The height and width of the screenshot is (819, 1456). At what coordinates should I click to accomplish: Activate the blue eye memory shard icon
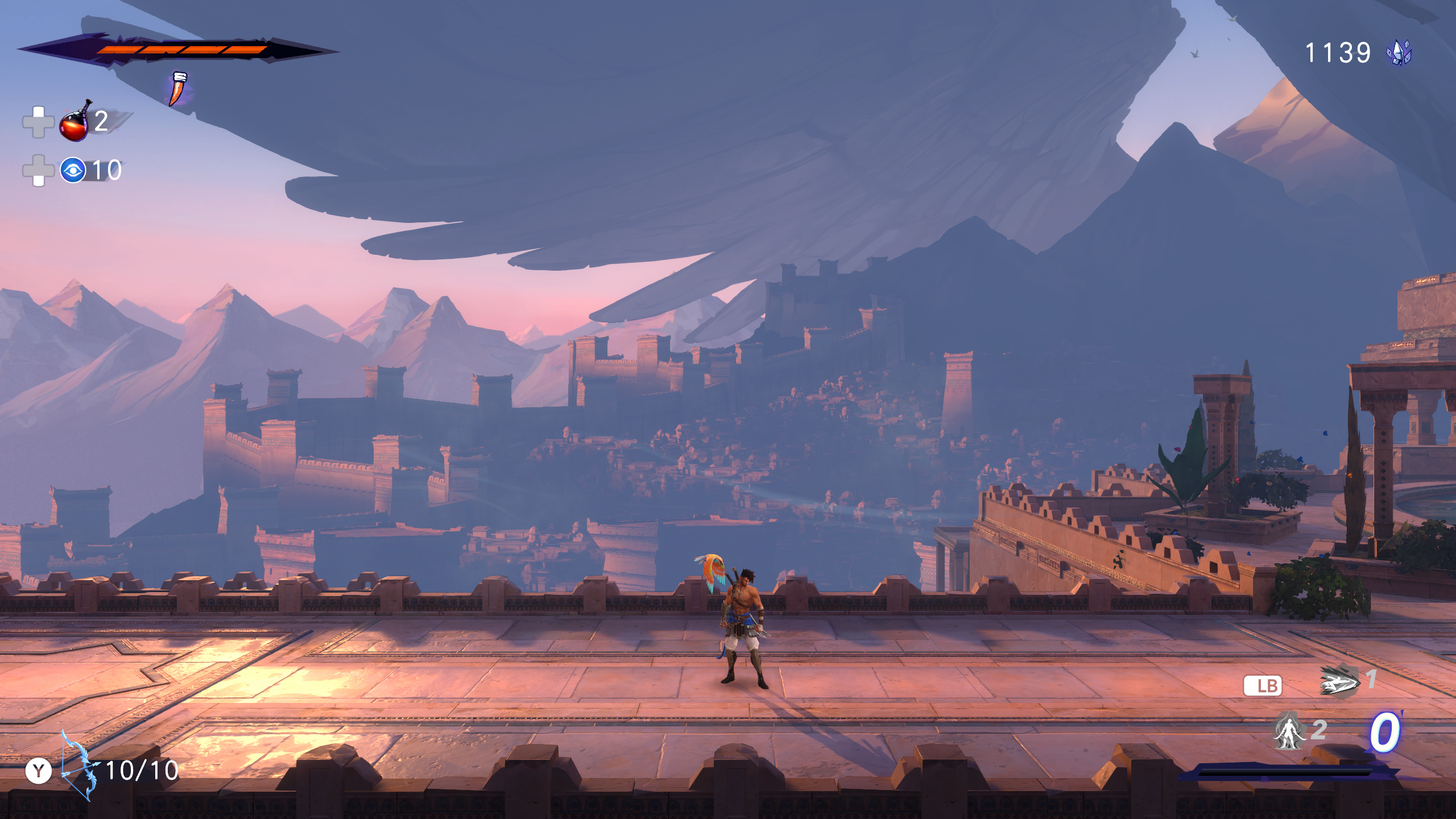[73, 170]
